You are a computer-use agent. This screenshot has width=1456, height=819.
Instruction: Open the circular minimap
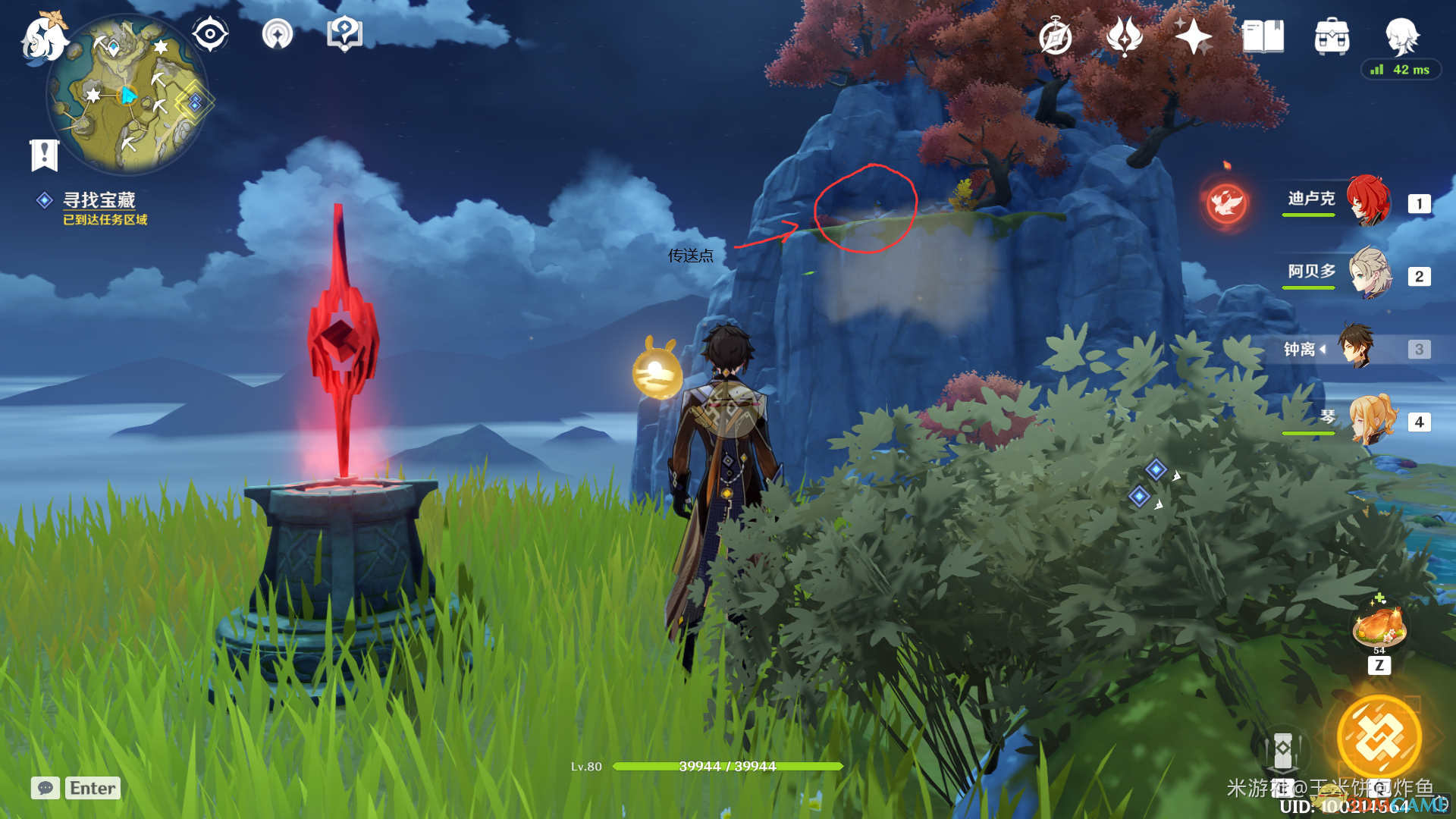127,96
